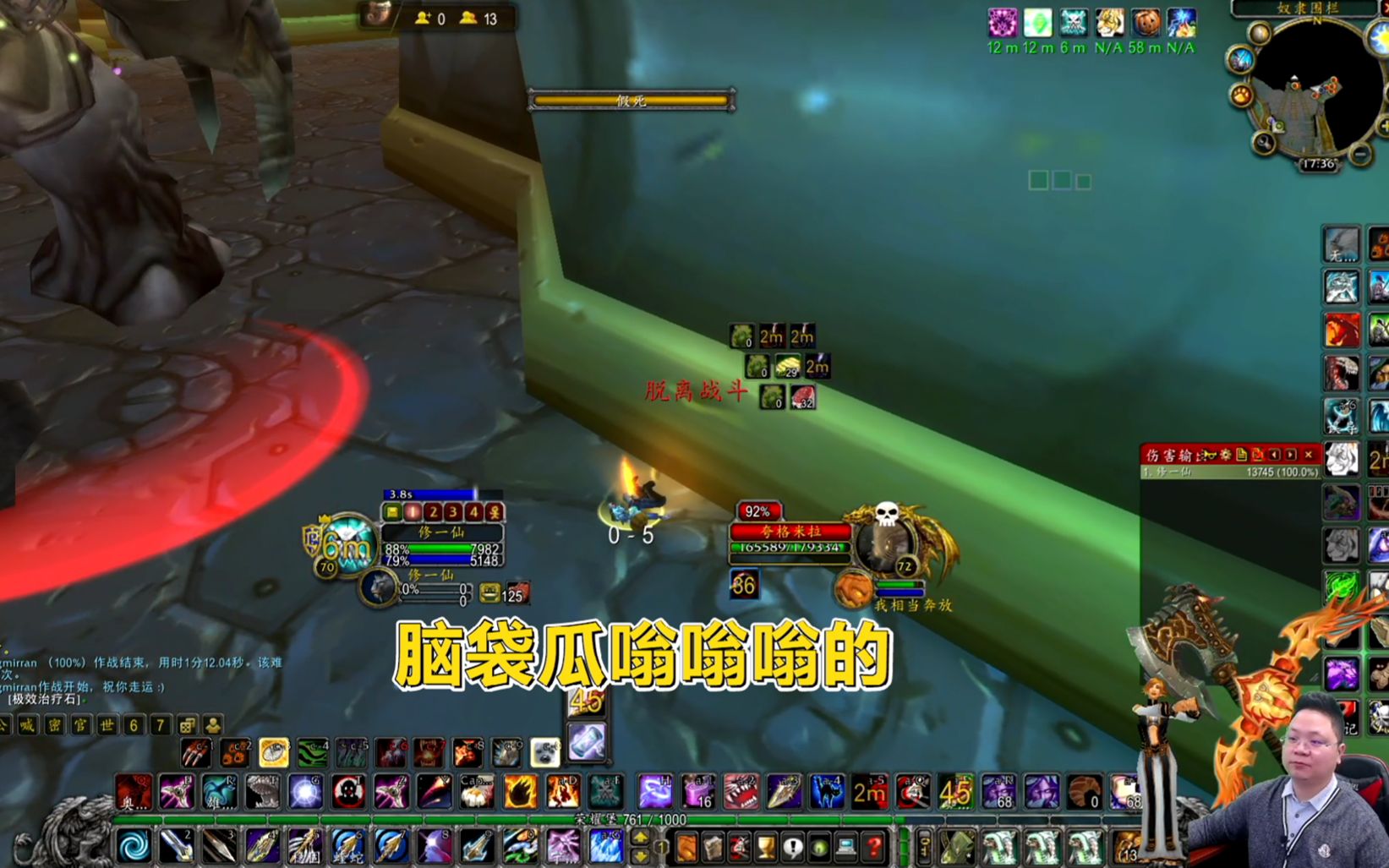The width and height of the screenshot is (1389, 868).
Task: Click the horn report icon on 伤害输出 meter
Action: [1211, 454]
